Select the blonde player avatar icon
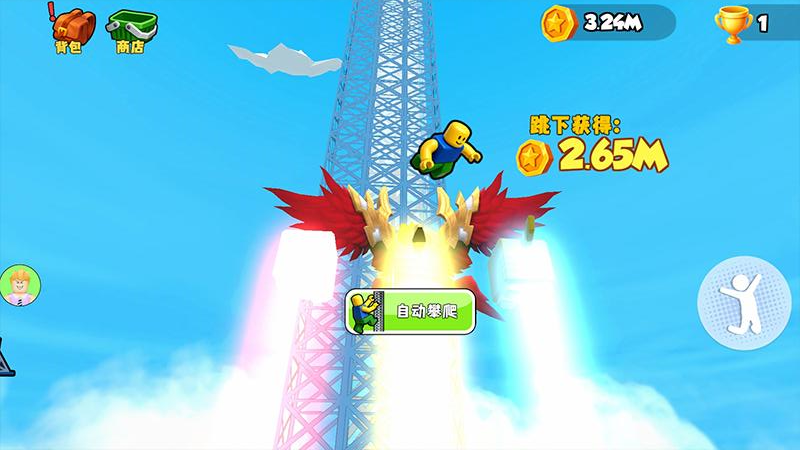 [x=19, y=286]
